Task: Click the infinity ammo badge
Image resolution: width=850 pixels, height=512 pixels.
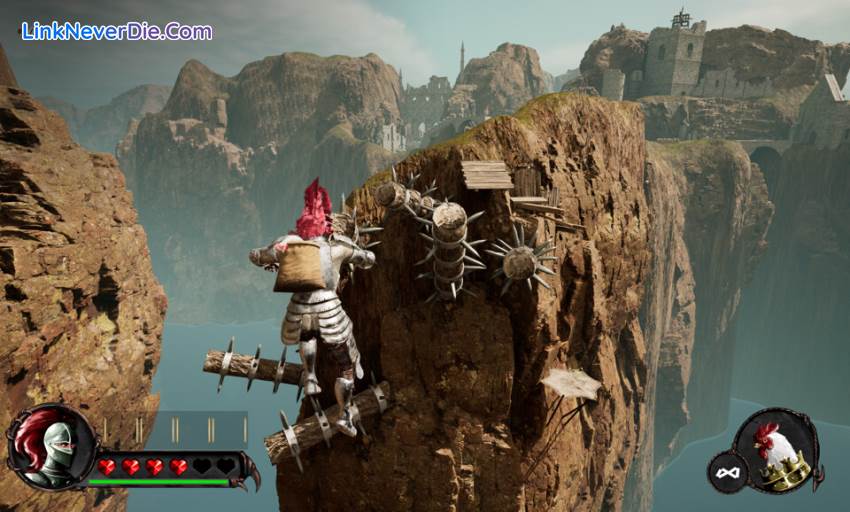Action: point(727,471)
